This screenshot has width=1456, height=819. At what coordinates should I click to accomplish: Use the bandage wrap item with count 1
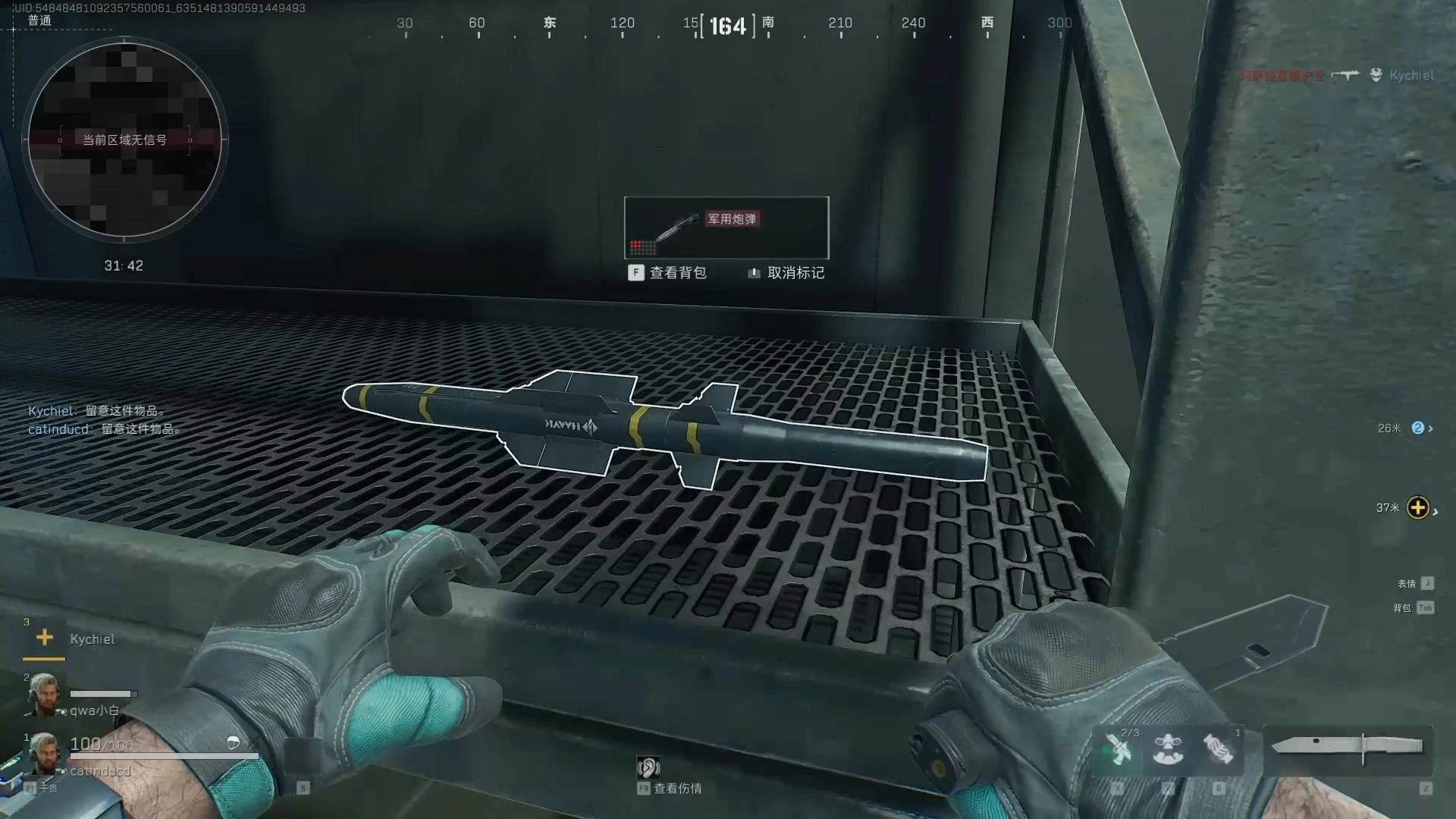pyautogui.click(x=1219, y=749)
